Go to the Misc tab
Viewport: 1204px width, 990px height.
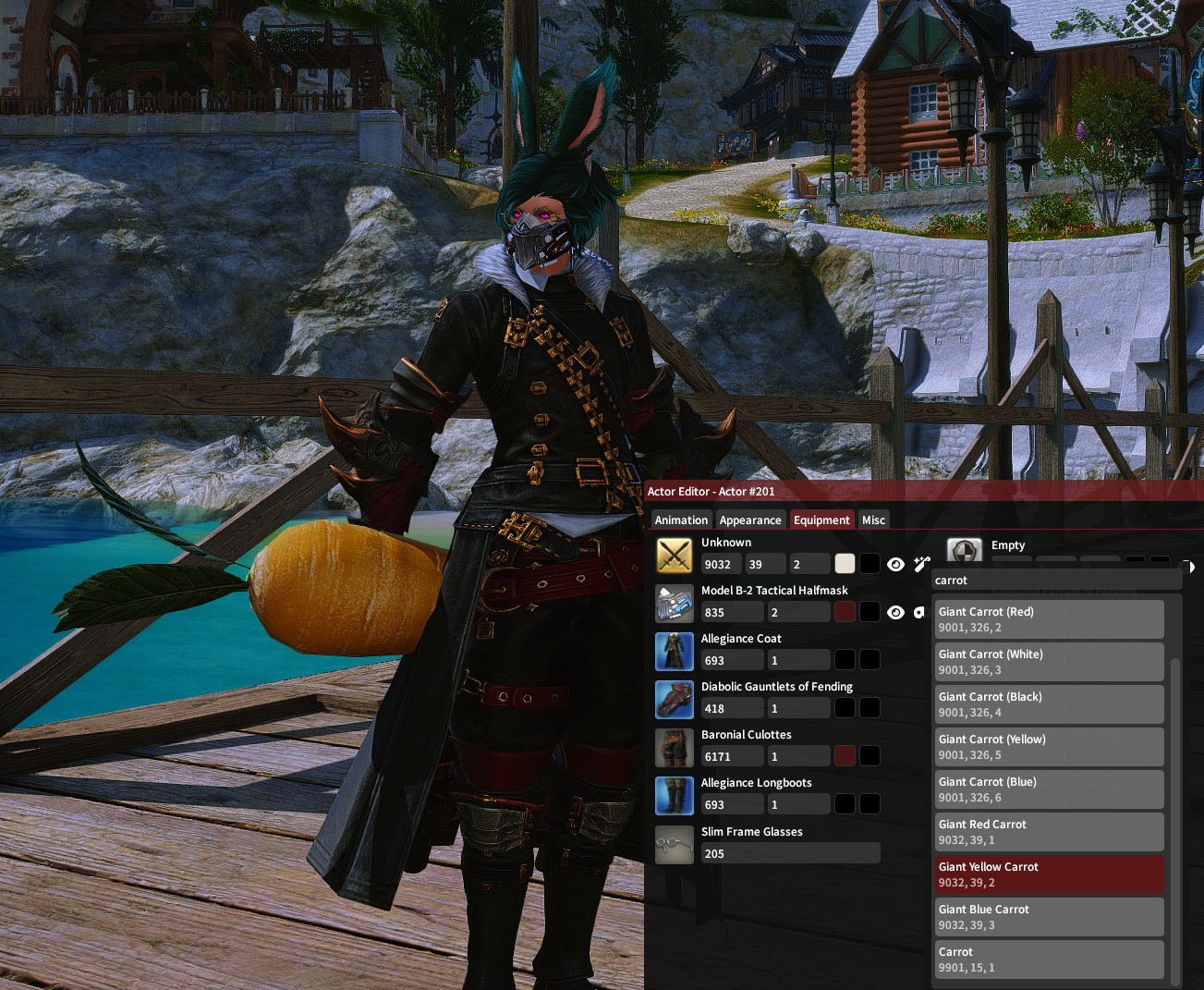coord(873,519)
